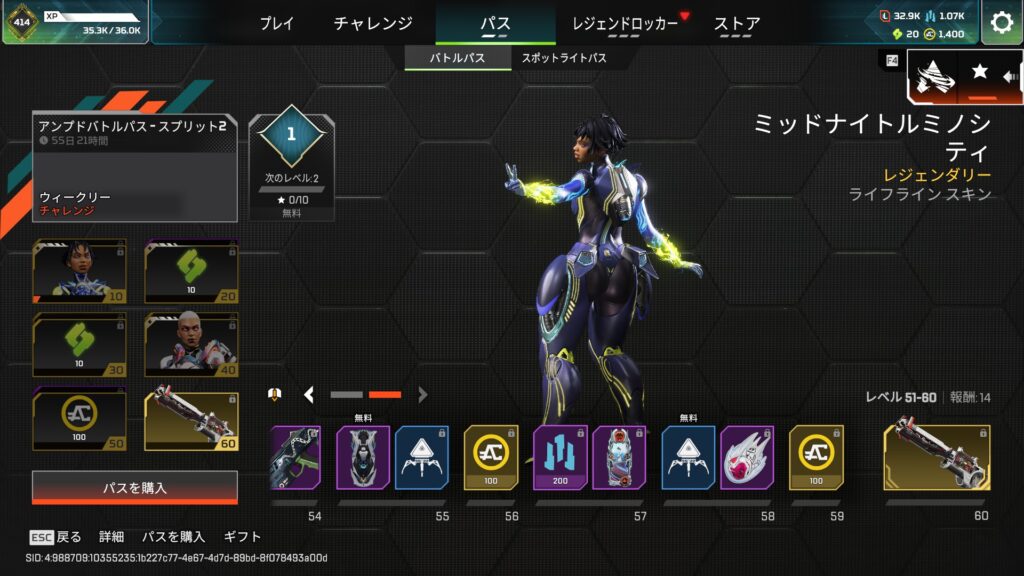The width and height of the screenshot is (1024, 576).
Task: Select the level 50 100-coin reward tile
Action: tap(80, 420)
